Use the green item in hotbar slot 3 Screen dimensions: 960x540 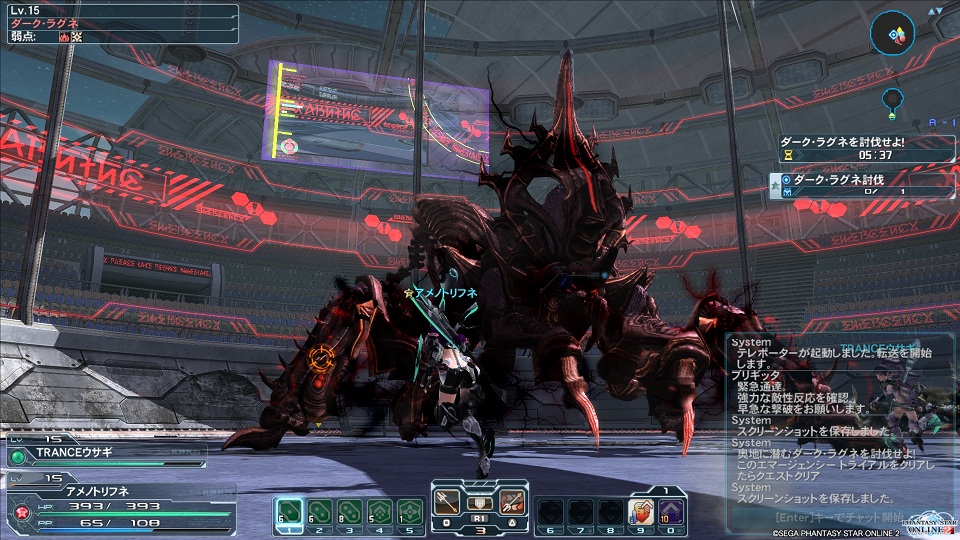click(x=348, y=511)
